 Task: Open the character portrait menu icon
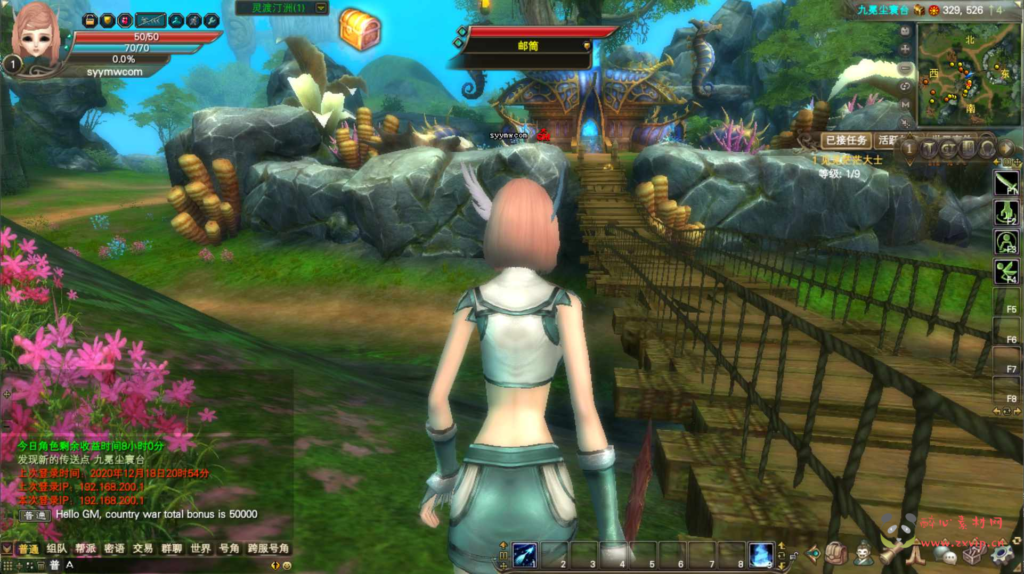point(863,553)
